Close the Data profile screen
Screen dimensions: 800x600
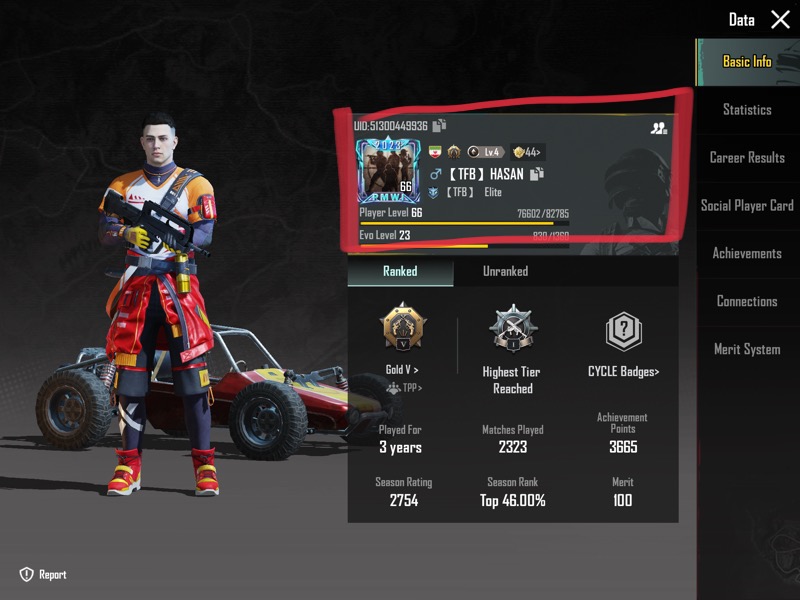[x=780, y=20]
